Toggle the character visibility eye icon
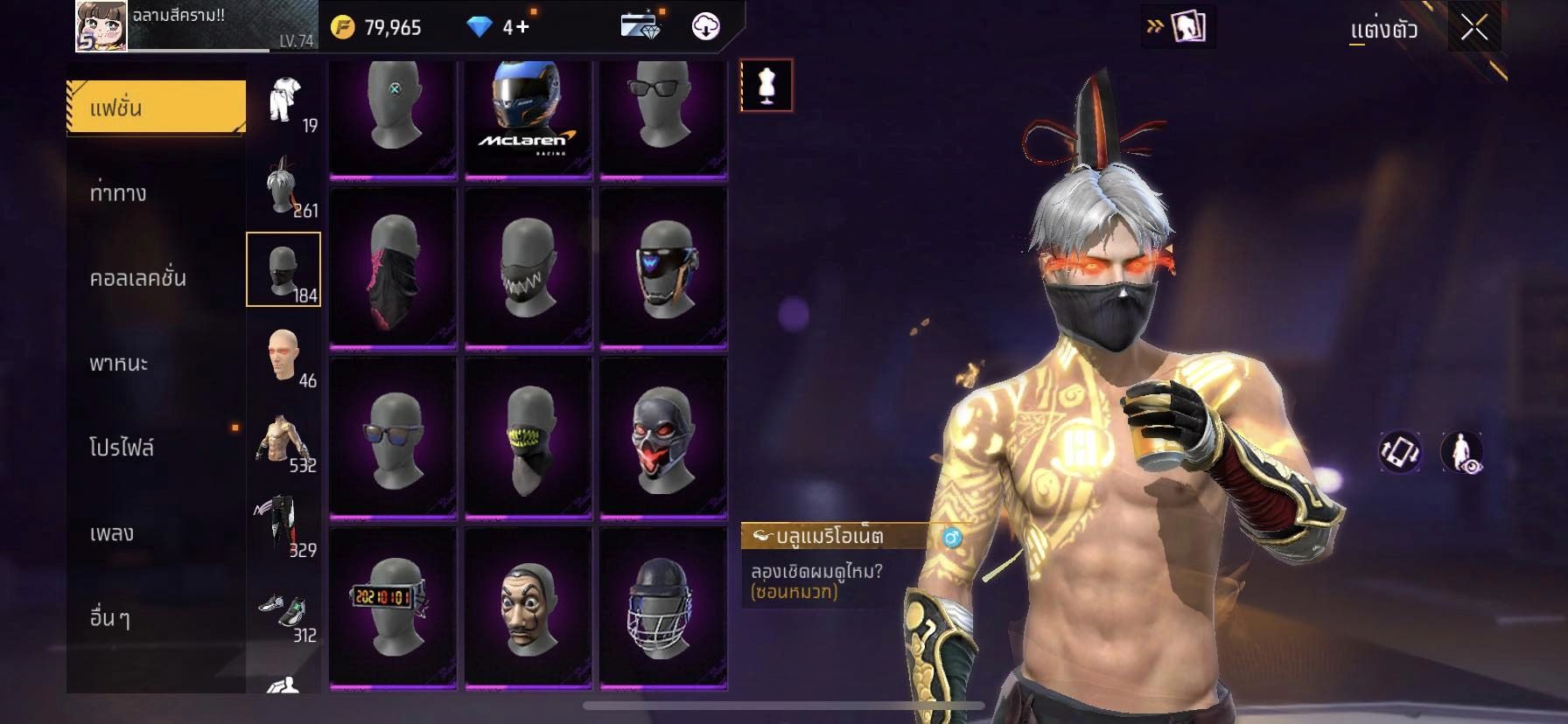Screen dimensions: 1568x724 coord(1461,452)
